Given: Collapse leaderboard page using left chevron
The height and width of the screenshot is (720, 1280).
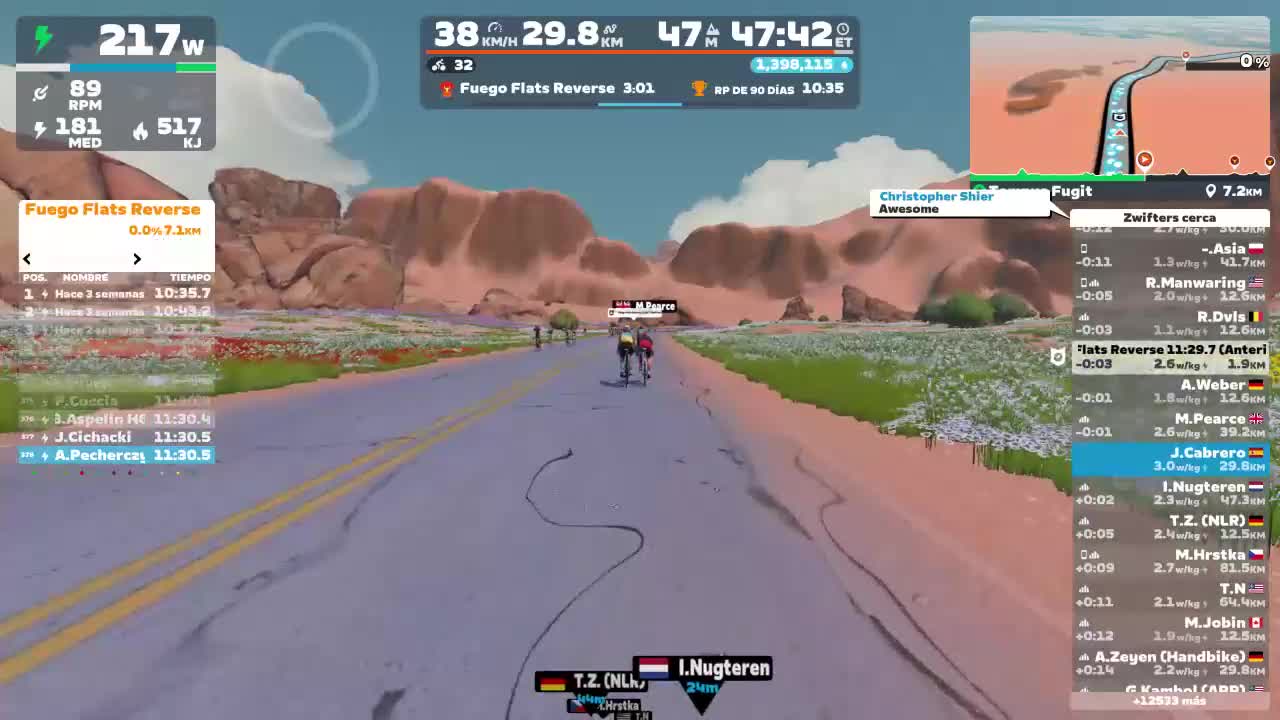Looking at the screenshot, I should coord(26,258).
